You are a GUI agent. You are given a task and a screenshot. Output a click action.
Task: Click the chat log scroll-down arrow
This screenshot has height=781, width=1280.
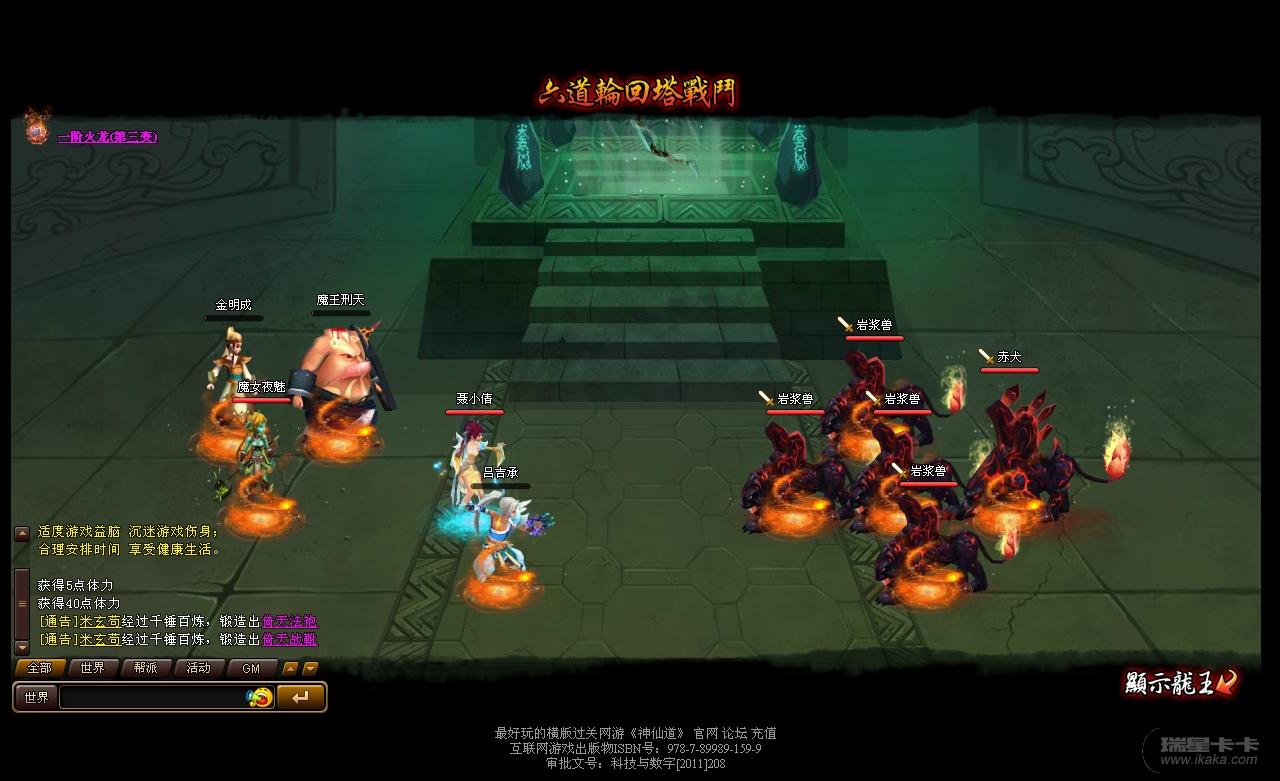(22, 647)
